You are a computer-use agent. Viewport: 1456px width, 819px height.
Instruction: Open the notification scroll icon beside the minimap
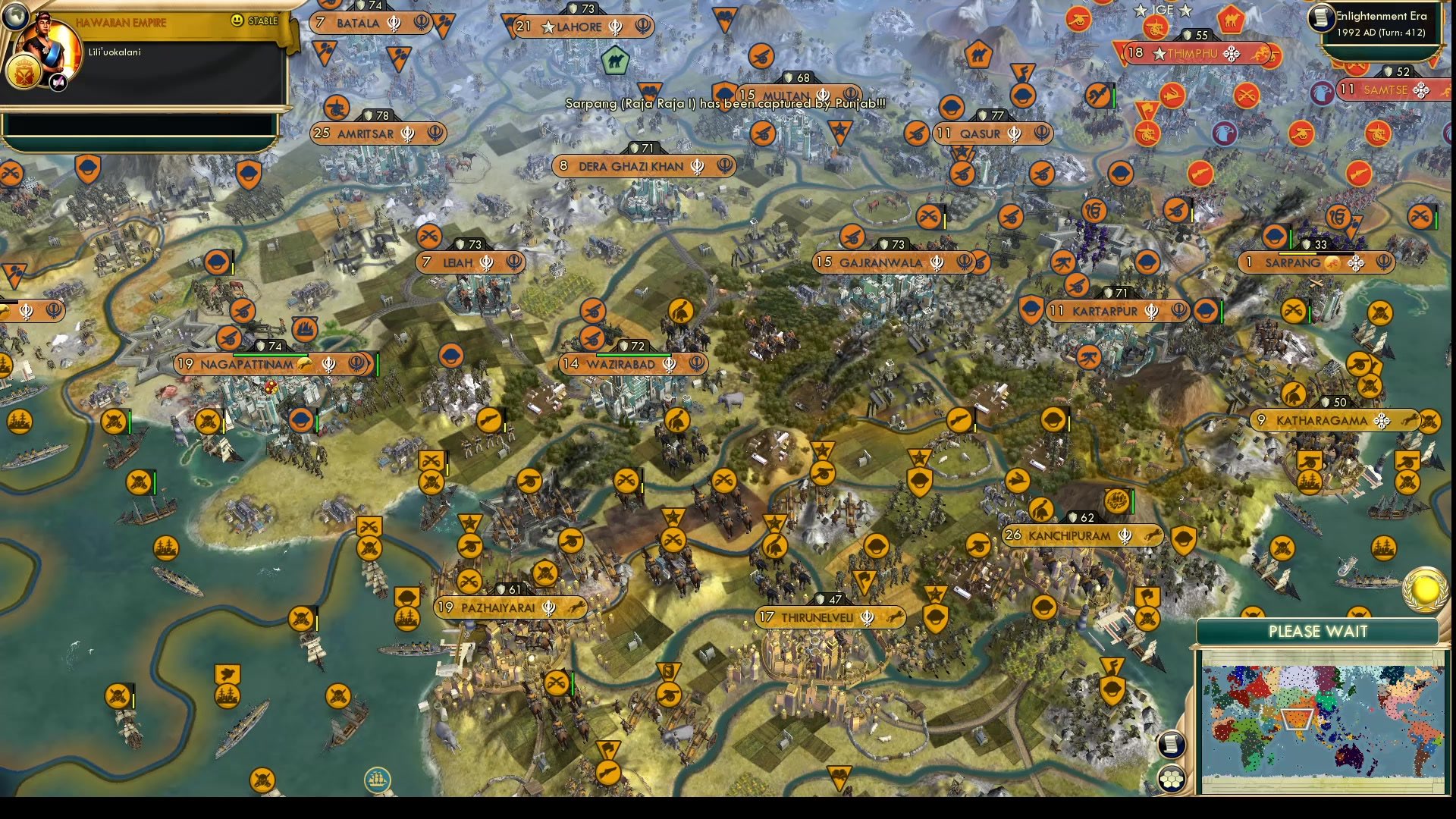1171,745
